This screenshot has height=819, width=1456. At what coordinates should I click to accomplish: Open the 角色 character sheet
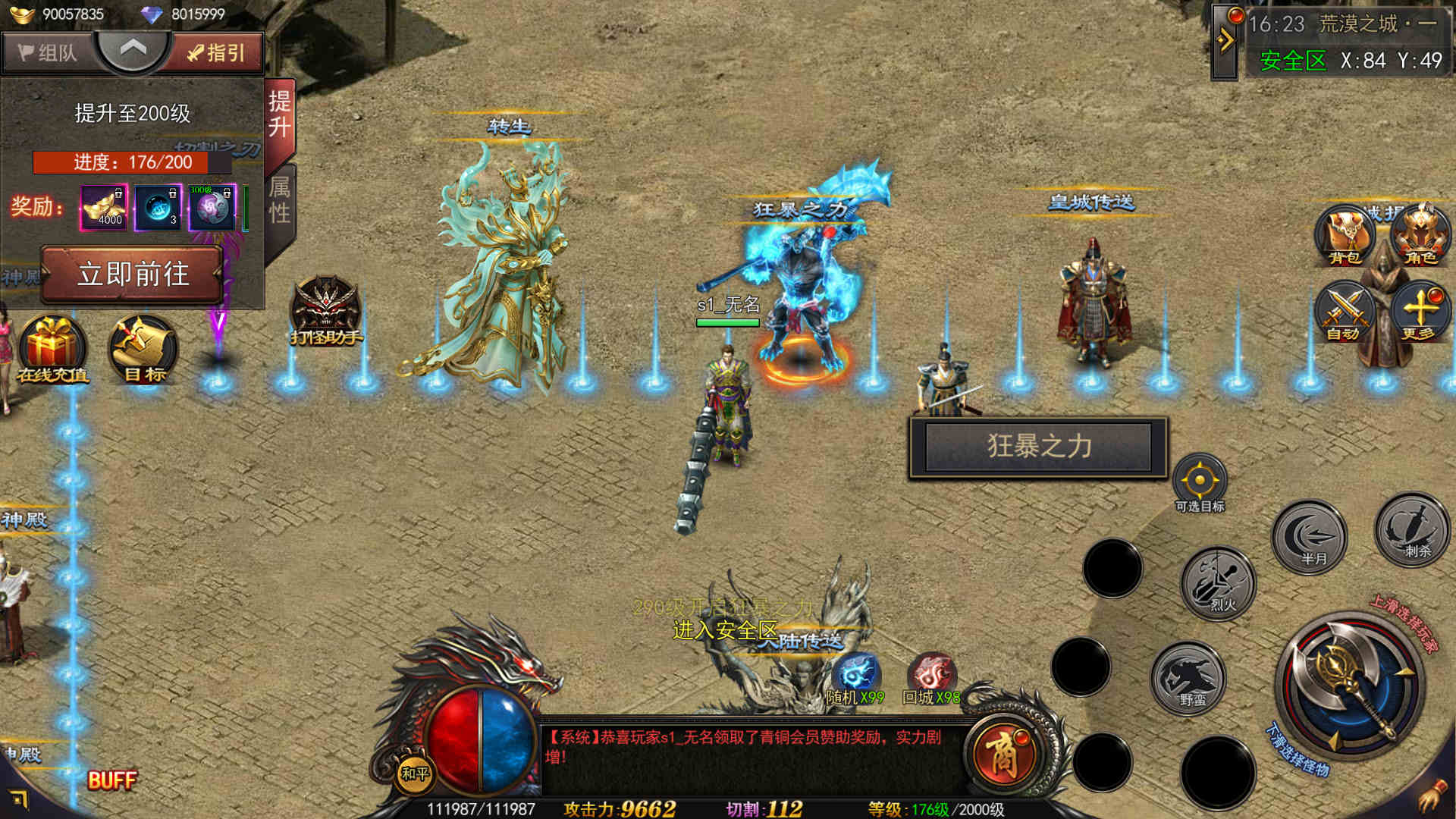[x=1420, y=235]
